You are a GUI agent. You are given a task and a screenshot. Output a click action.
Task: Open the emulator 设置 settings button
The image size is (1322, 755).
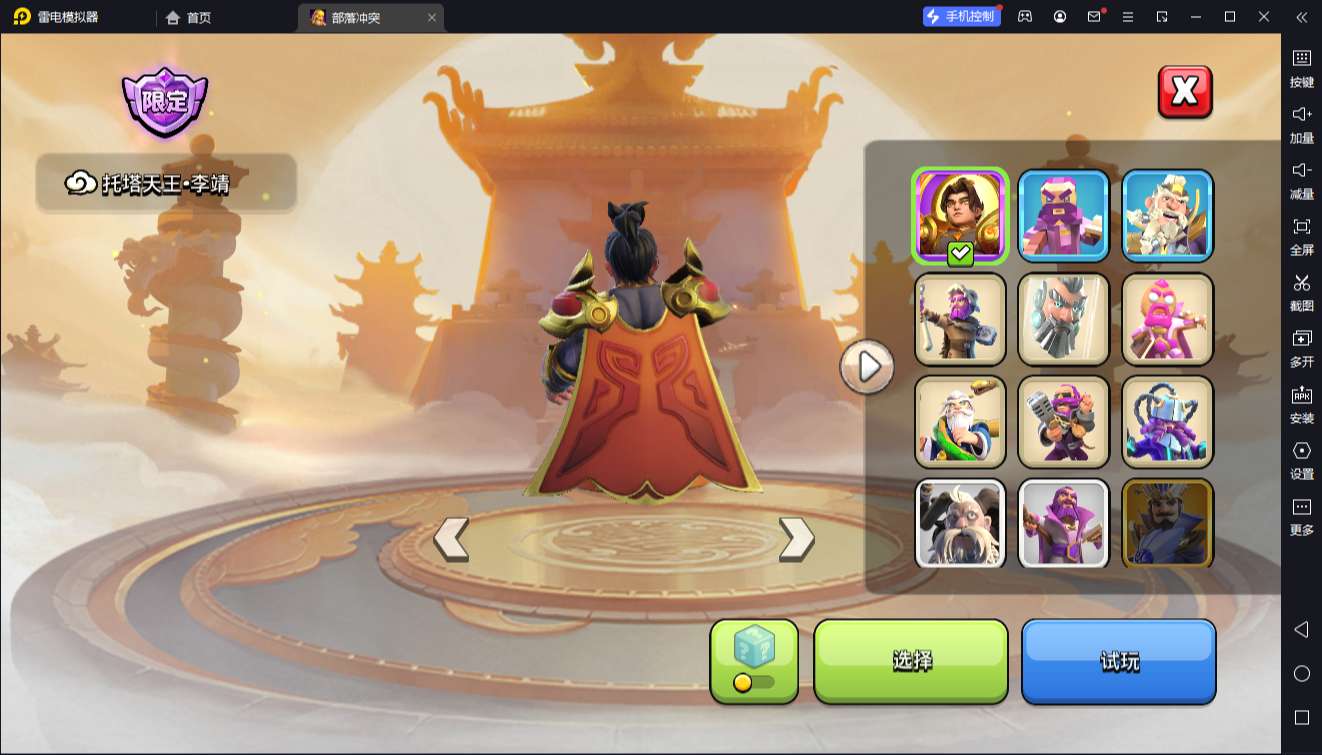[1301, 459]
